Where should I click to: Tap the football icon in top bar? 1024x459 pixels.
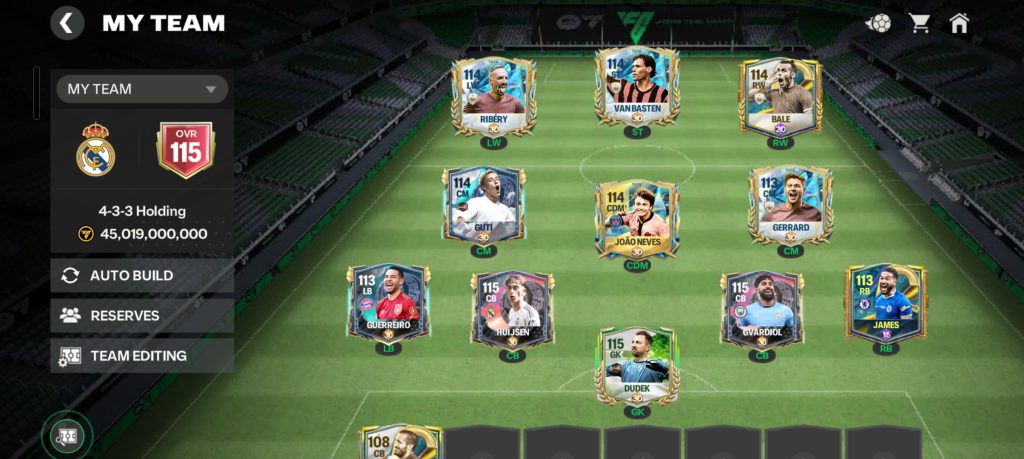click(878, 23)
